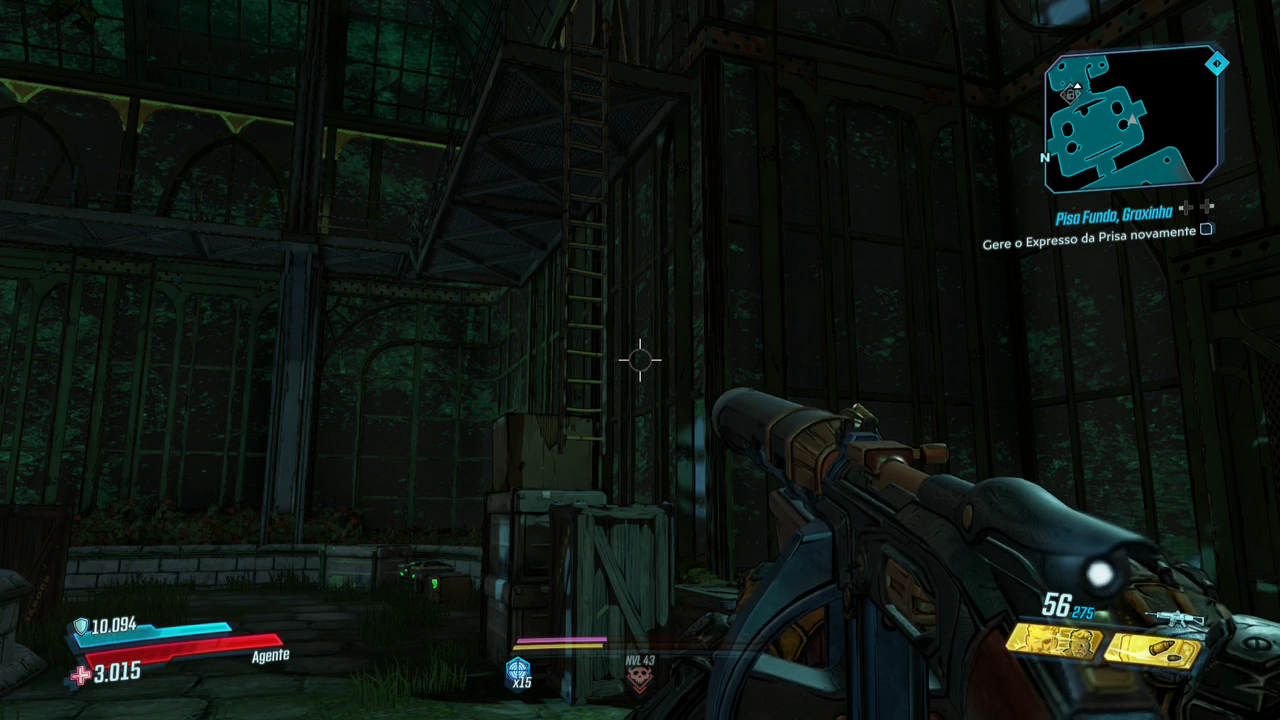Click the golden card with two faces

point(1053,640)
